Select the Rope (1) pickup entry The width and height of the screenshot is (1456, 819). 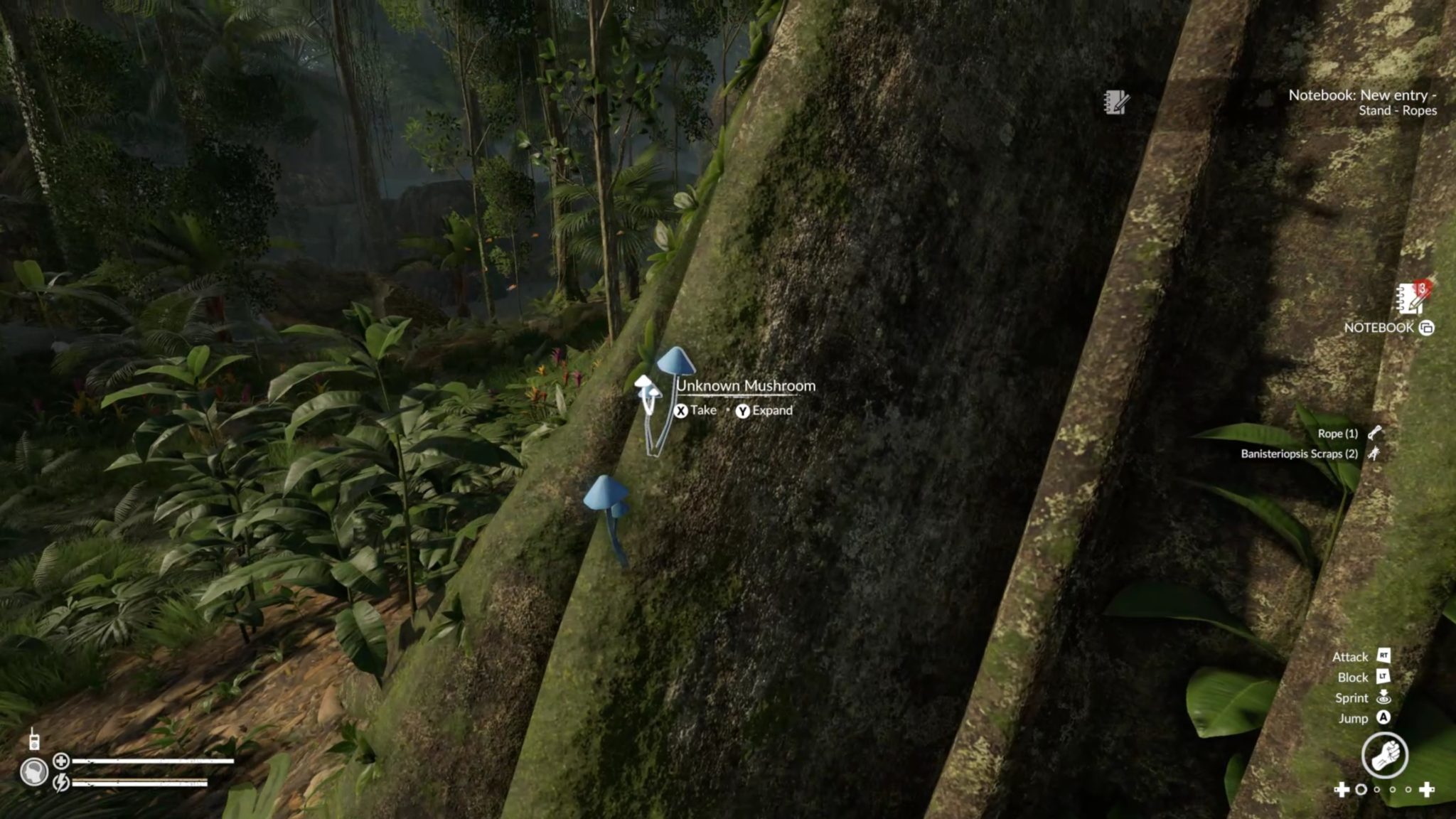(1337, 433)
